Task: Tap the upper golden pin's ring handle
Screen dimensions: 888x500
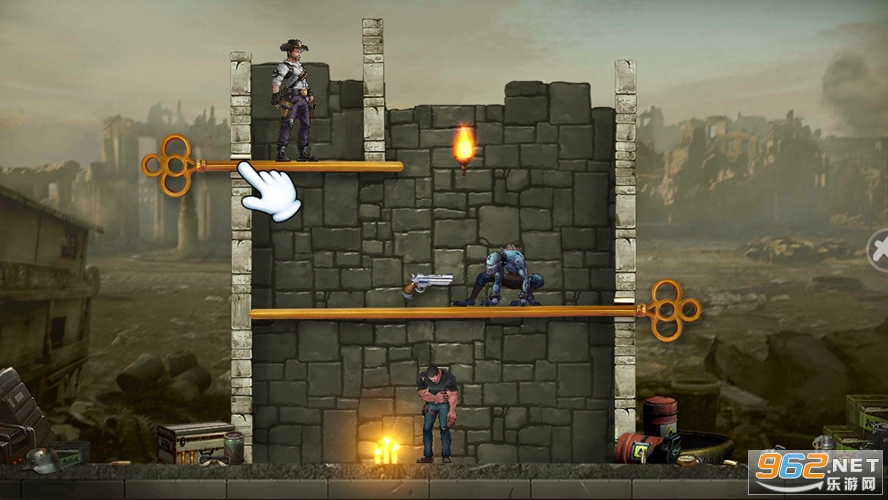Action: click(168, 165)
